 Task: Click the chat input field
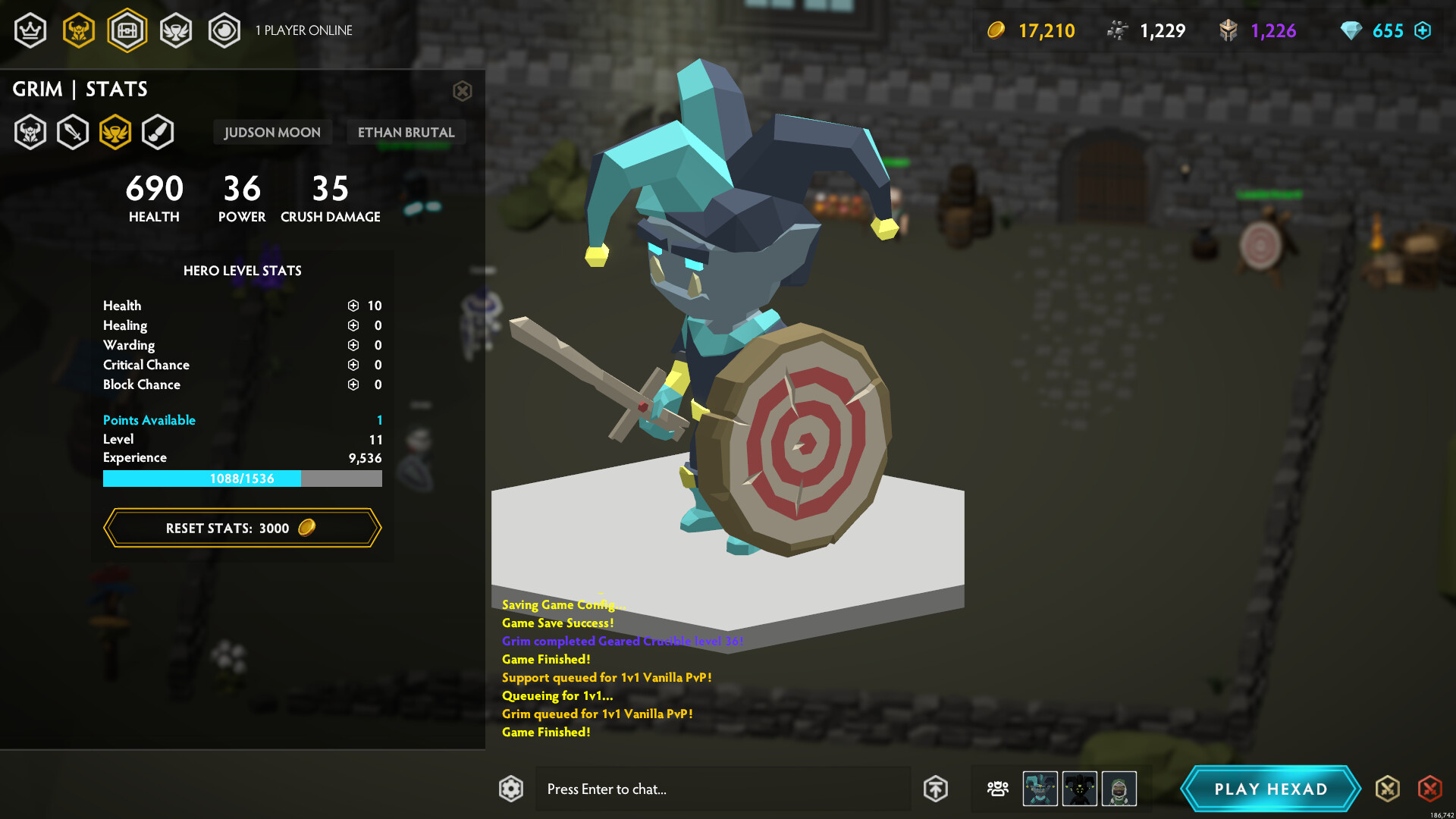(720, 789)
